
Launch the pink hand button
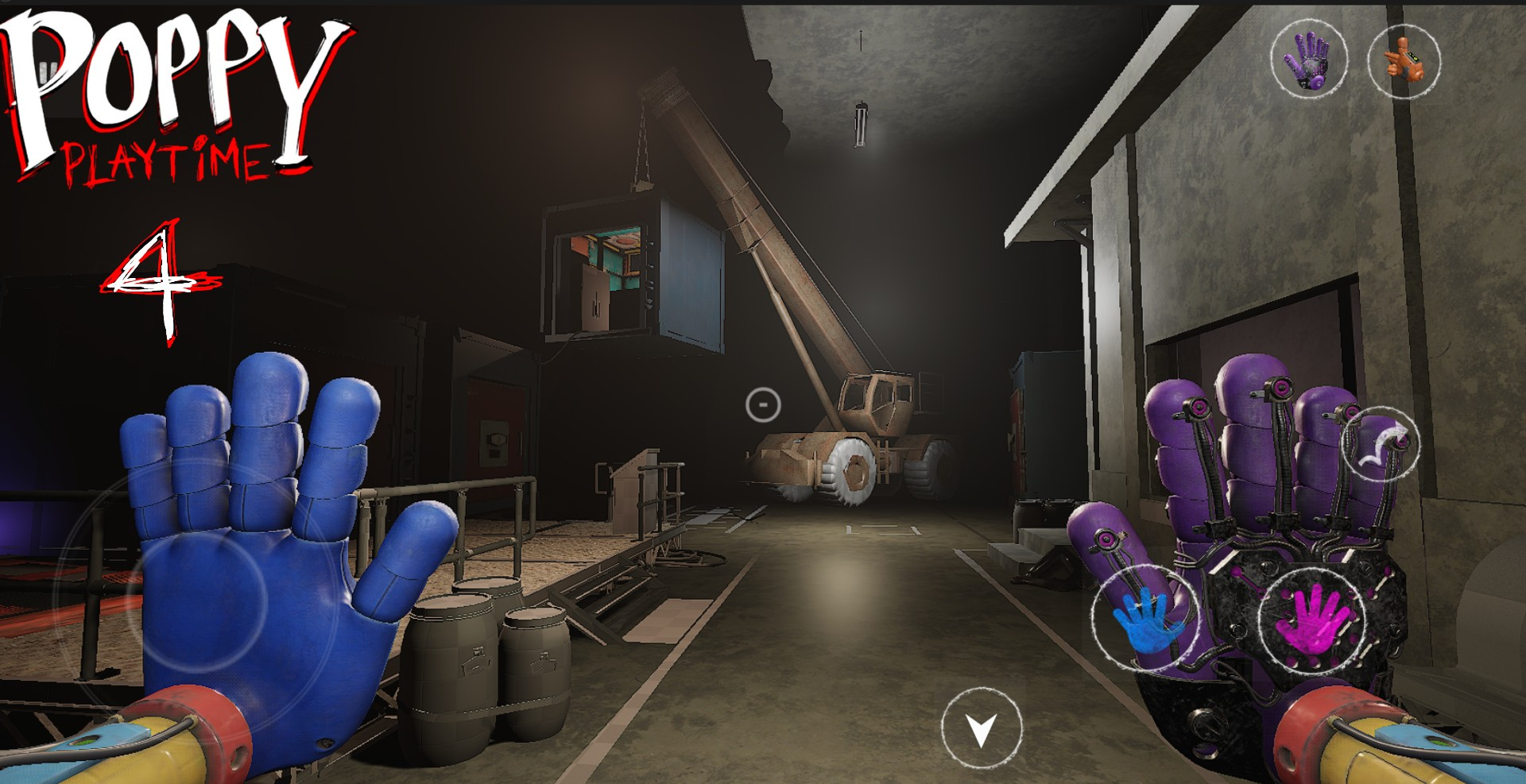1312,617
